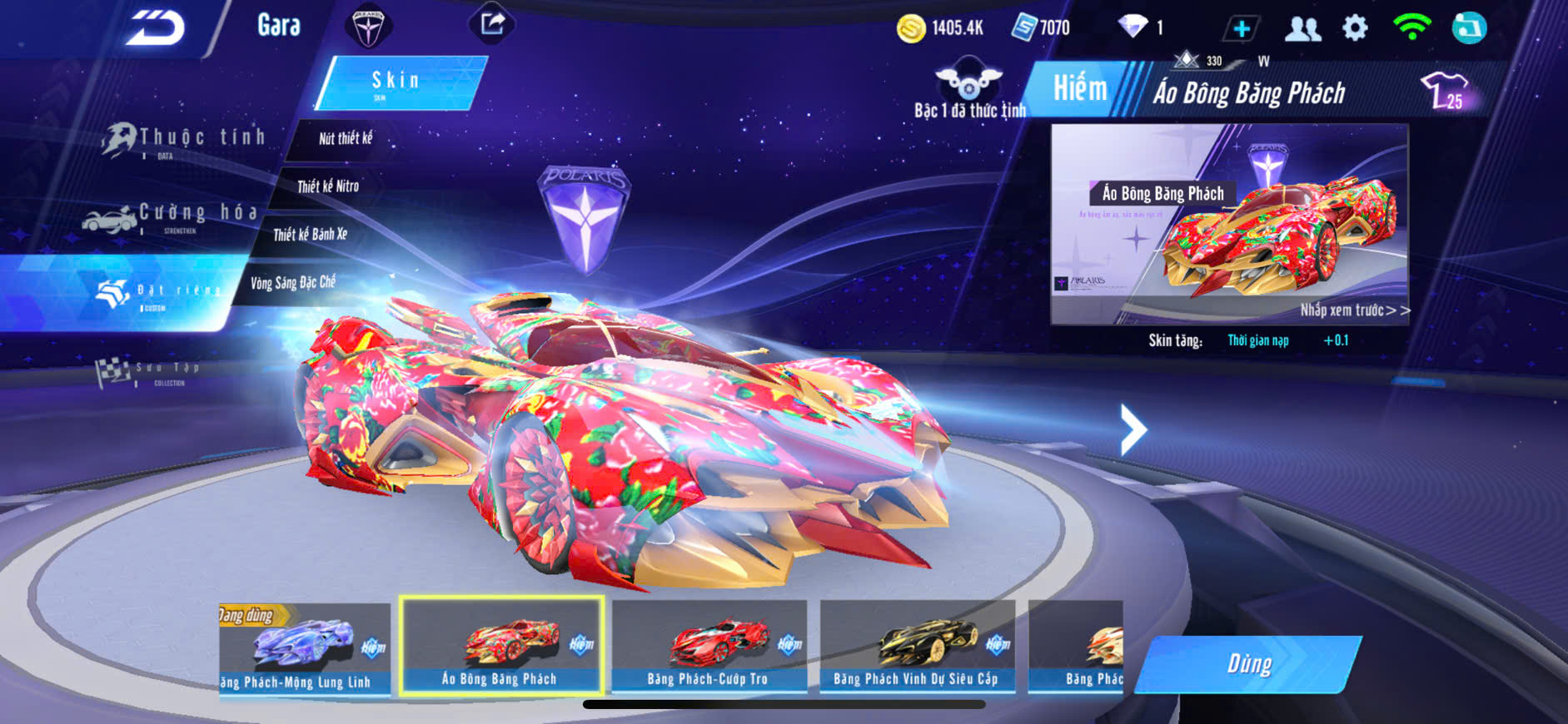Screen dimensions: 1568x724
Task: Choose the Áo Bông Băng Phách skin thumbnail
Action: 501,646
